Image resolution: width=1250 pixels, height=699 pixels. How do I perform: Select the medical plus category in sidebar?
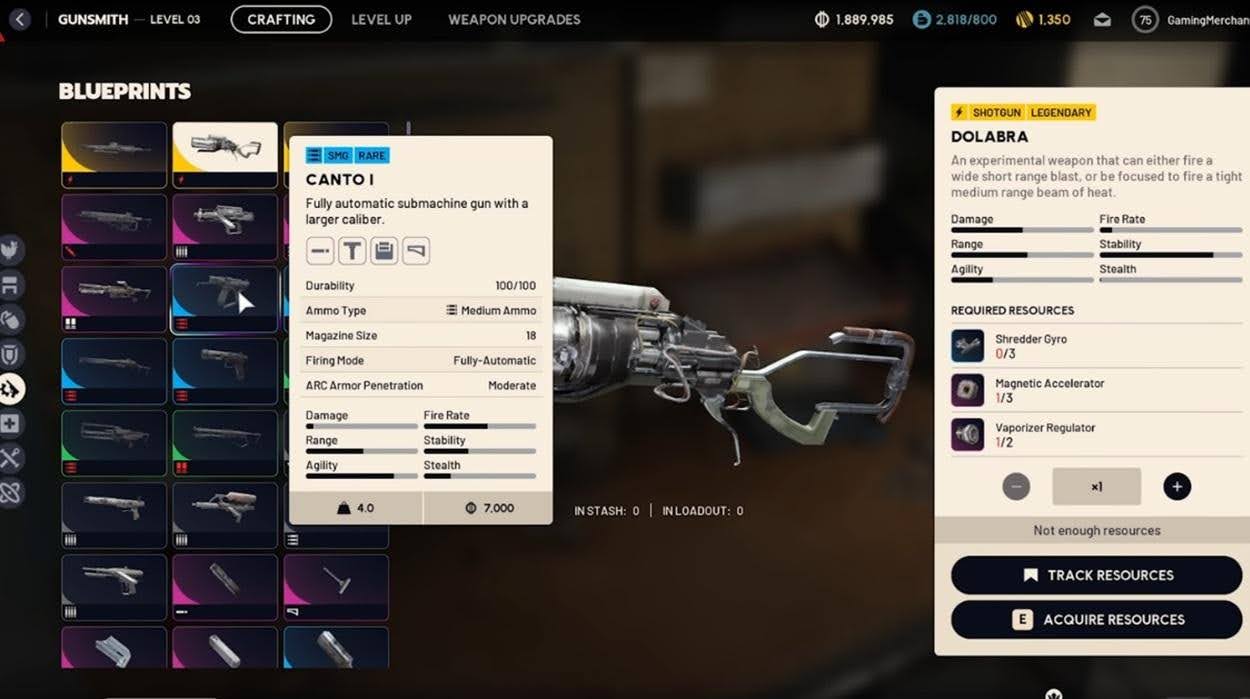click(11, 424)
